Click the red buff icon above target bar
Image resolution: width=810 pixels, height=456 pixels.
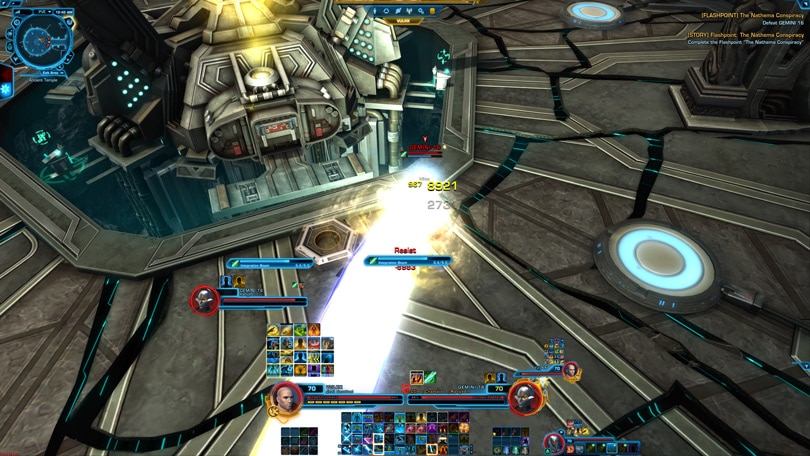pos(416,377)
